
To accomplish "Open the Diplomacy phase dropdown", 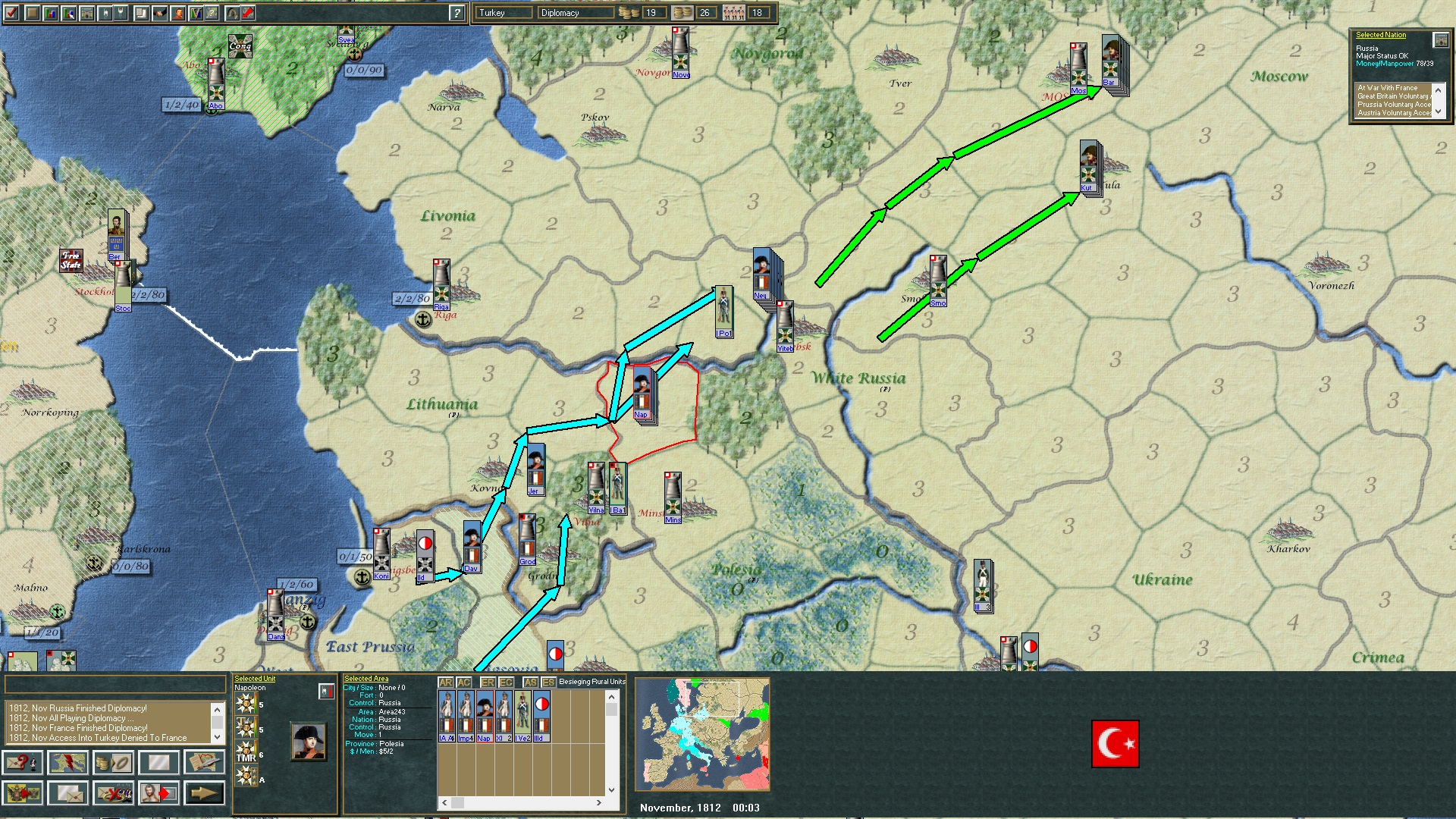I will (x=576, y=12).
